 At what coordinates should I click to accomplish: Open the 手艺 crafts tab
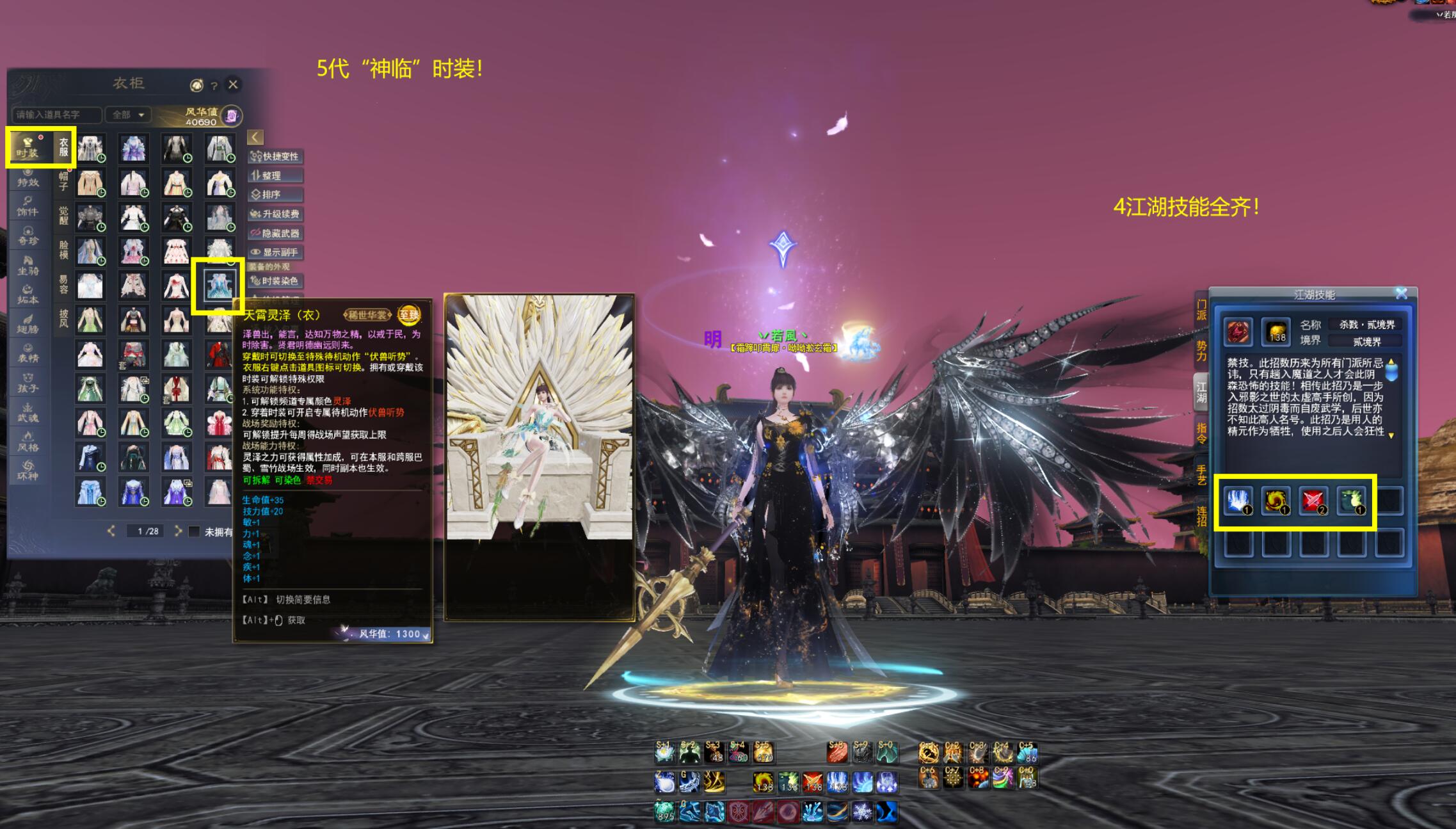pyautogui.click(x=1201, y=474)
